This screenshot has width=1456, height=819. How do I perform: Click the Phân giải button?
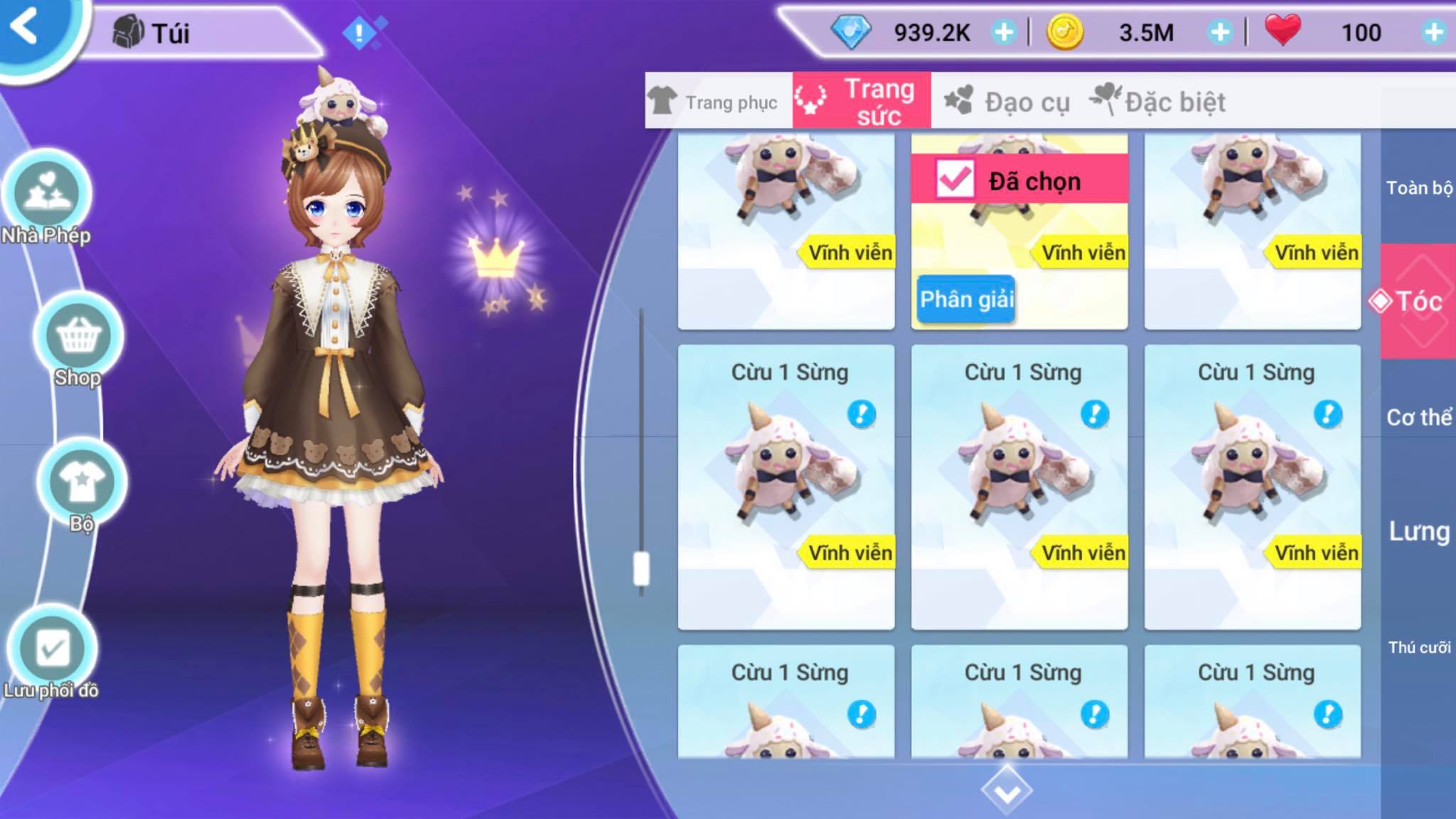point(966,299)
